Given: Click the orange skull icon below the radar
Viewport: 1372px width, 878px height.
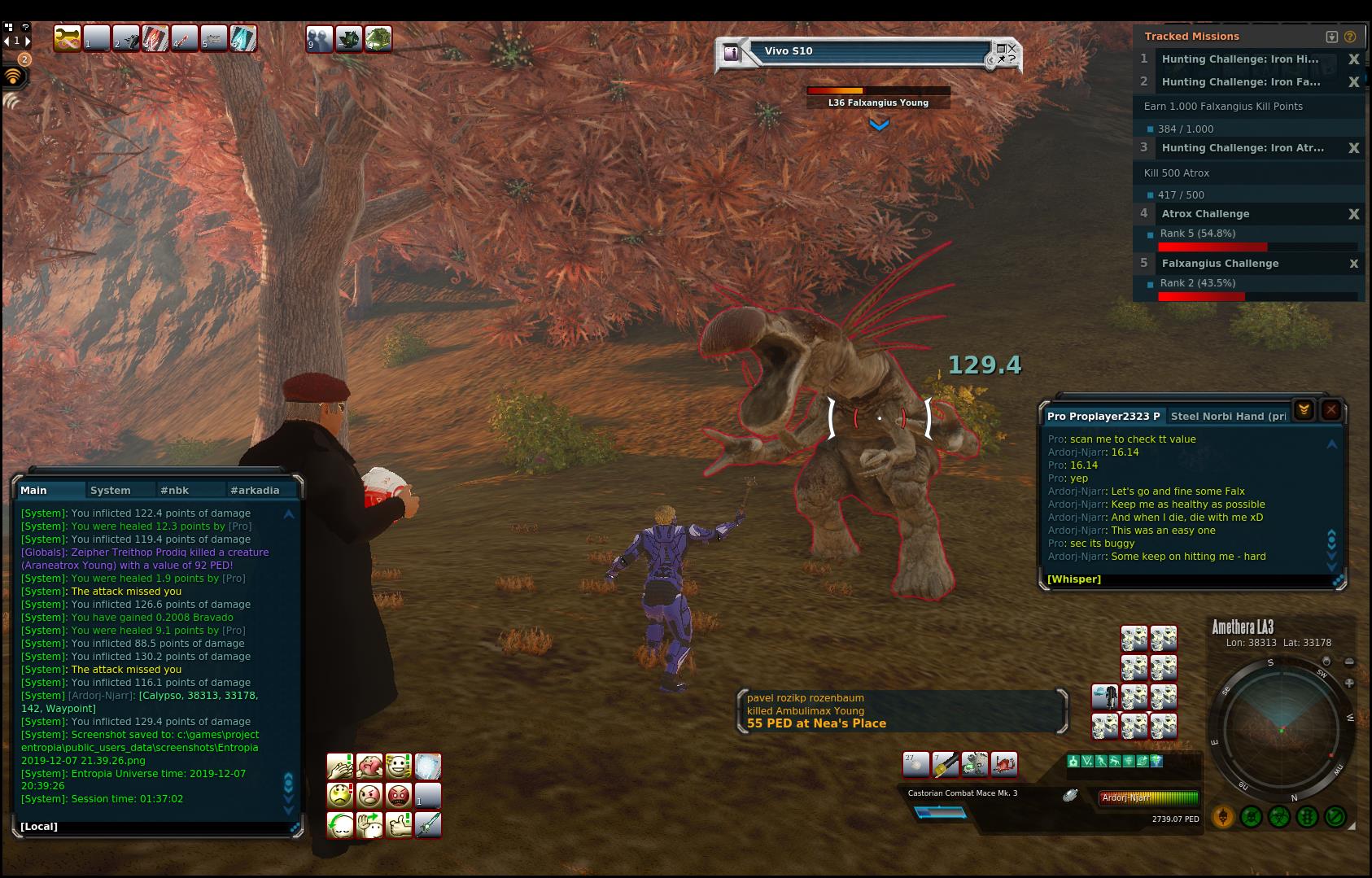Looking at the screenshot, I should click(x=1222, y=816).
